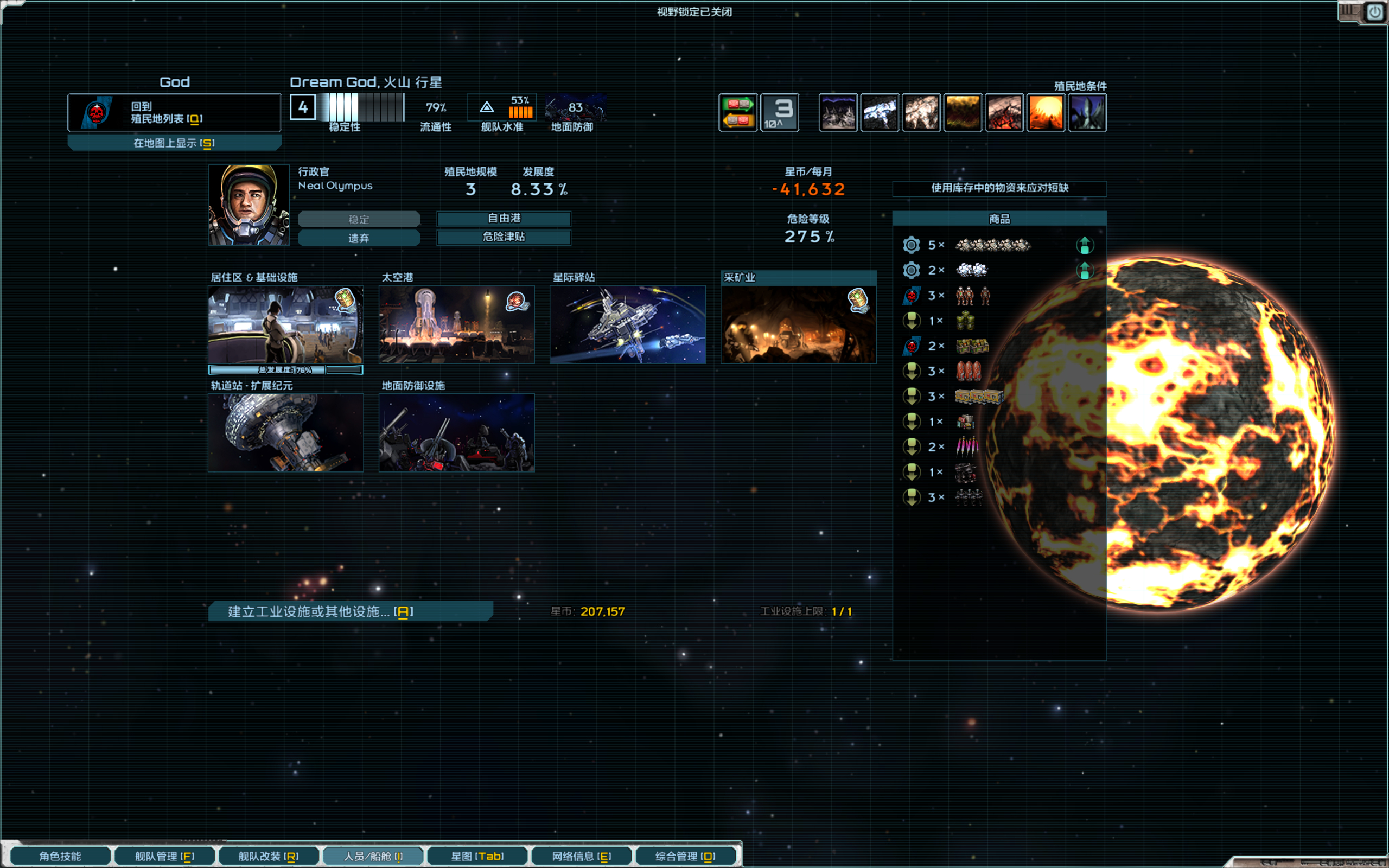Screen dimensions: 1389x868
Task: Open the 综合管理 command tab
Action: 685,856
